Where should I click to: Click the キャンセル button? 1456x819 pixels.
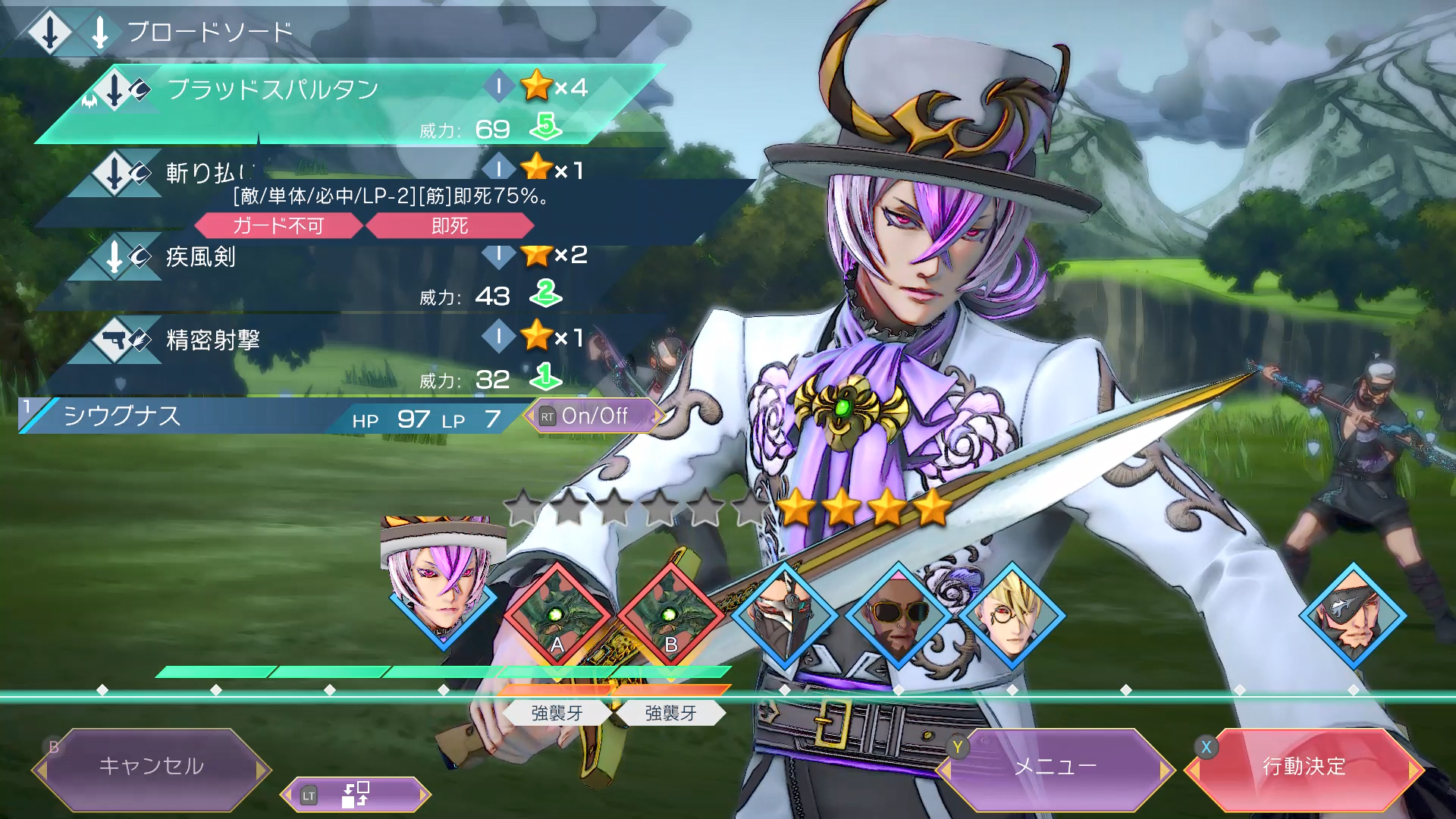(151, 767)
